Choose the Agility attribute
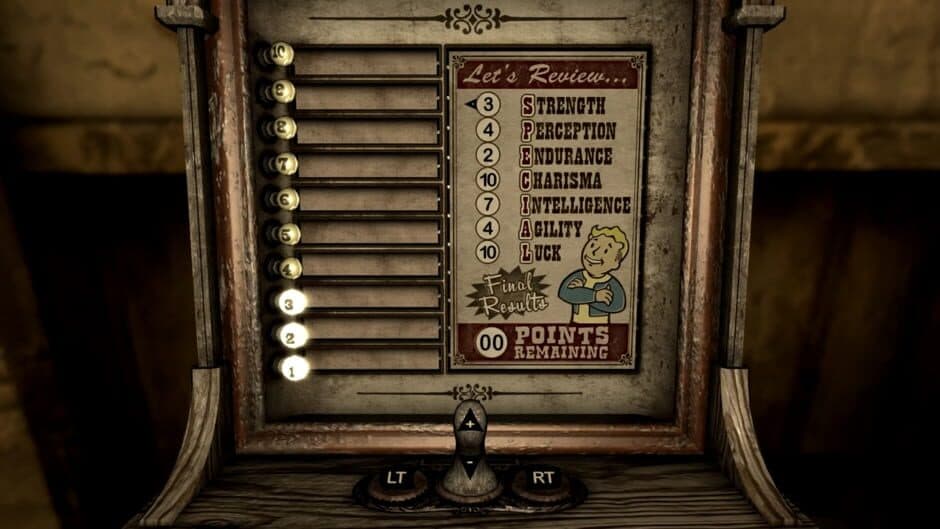Viewport: 940px width, 529px height. coord(557,229)
